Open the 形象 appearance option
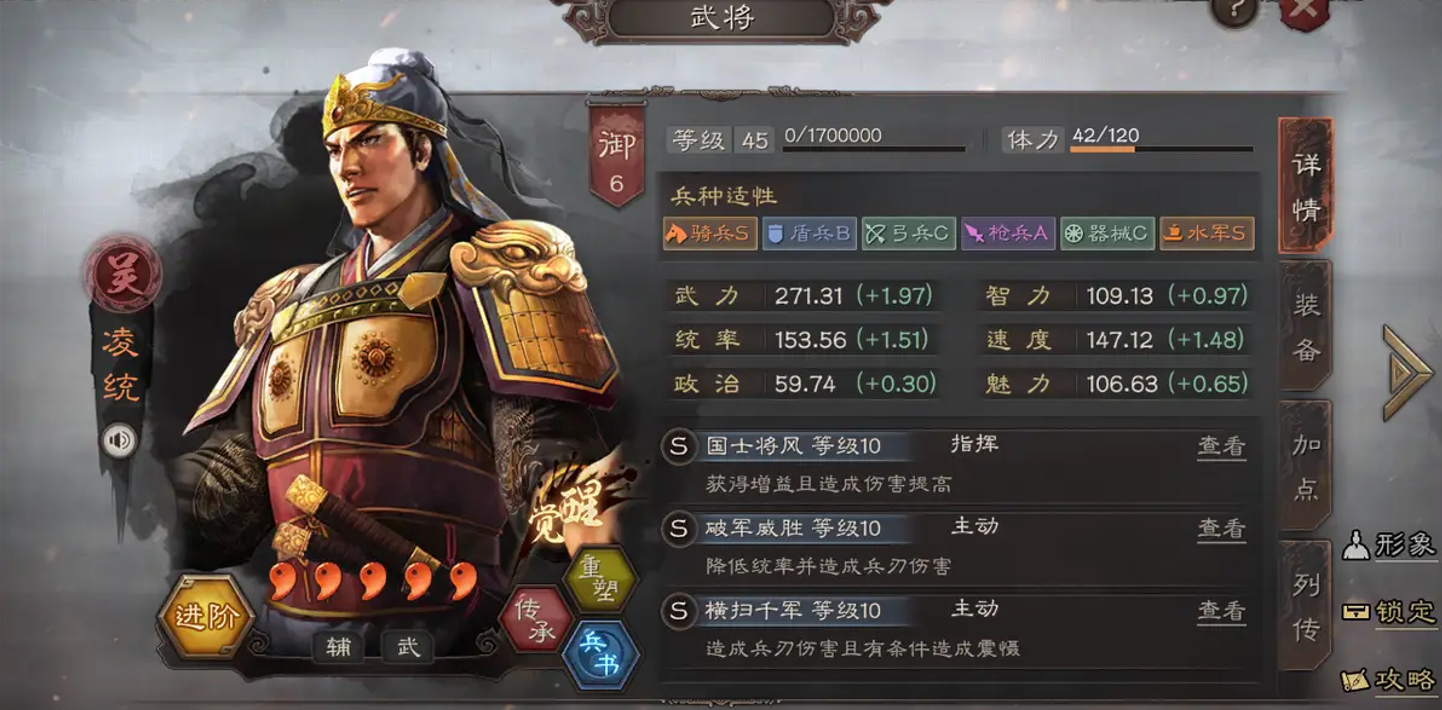This screenshot has height=710, width=1442. pos(1390,545)
